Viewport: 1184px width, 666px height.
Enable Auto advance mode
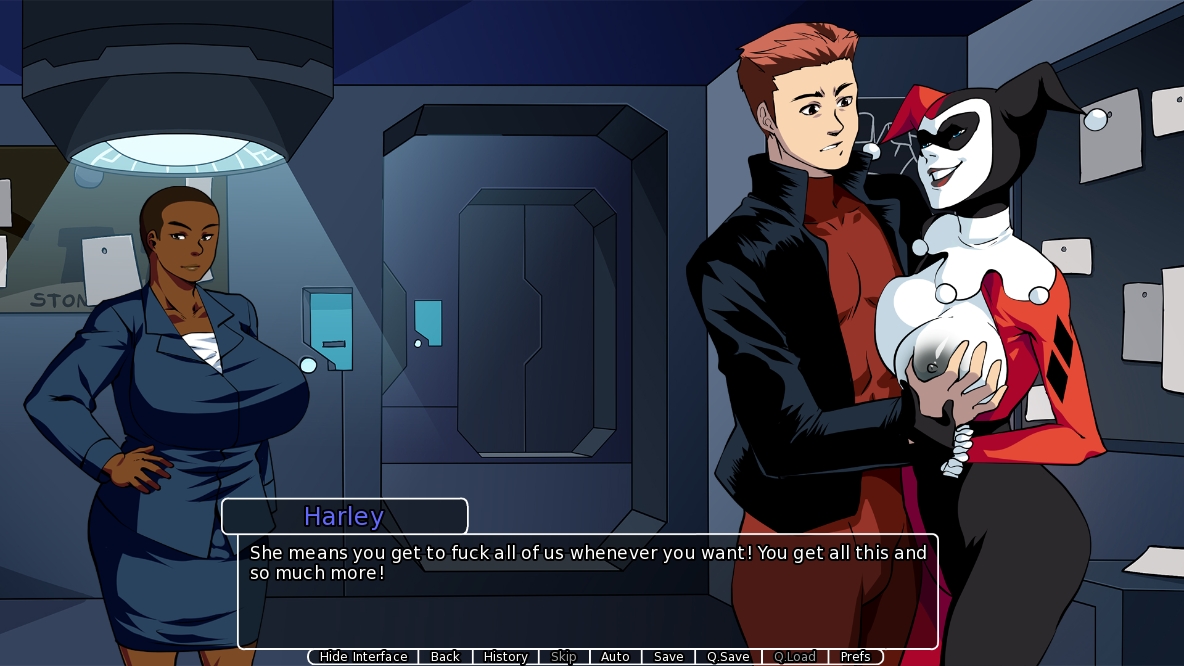pyautogui.click(x=615, y=657)
